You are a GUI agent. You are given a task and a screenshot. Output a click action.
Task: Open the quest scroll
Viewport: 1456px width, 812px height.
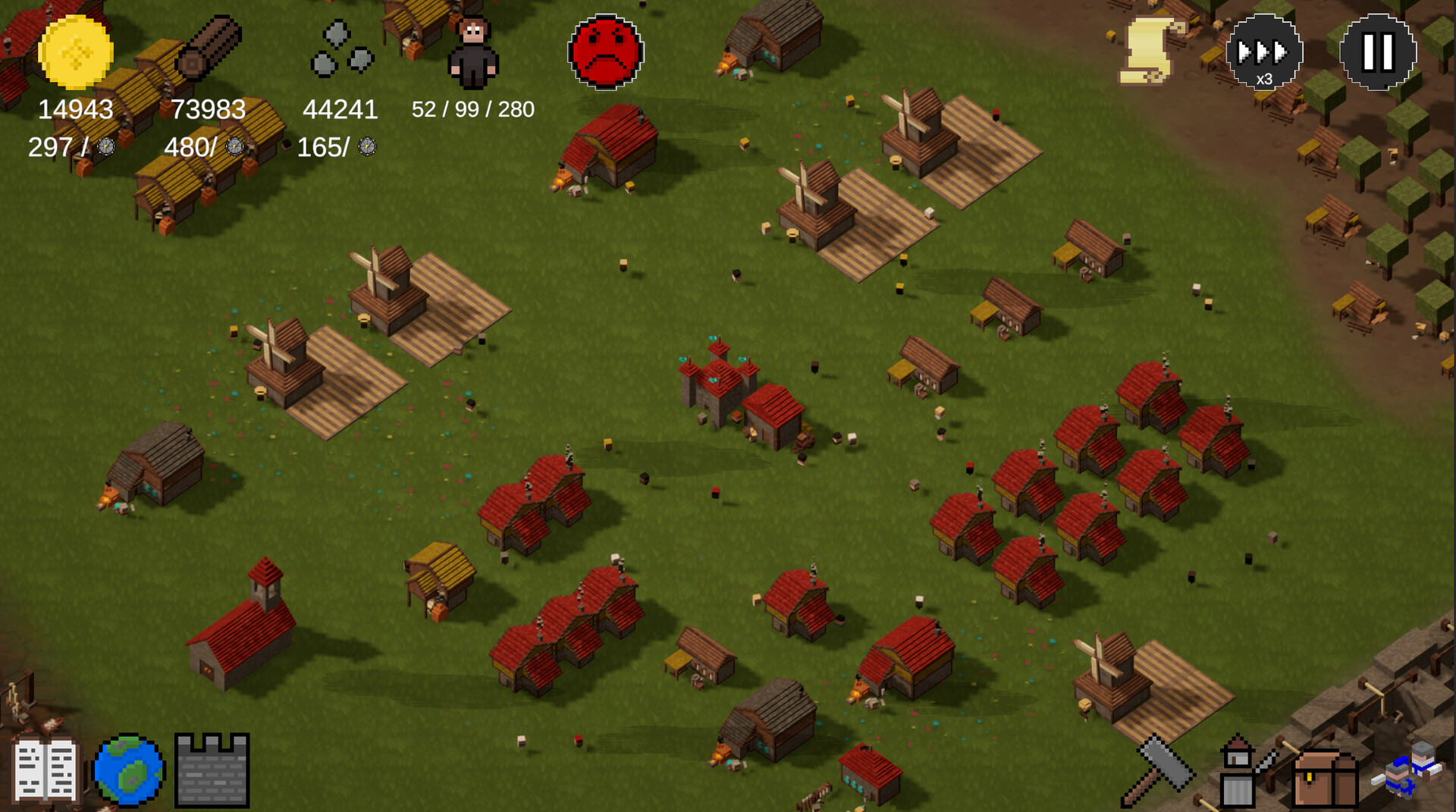(1147, 51)
